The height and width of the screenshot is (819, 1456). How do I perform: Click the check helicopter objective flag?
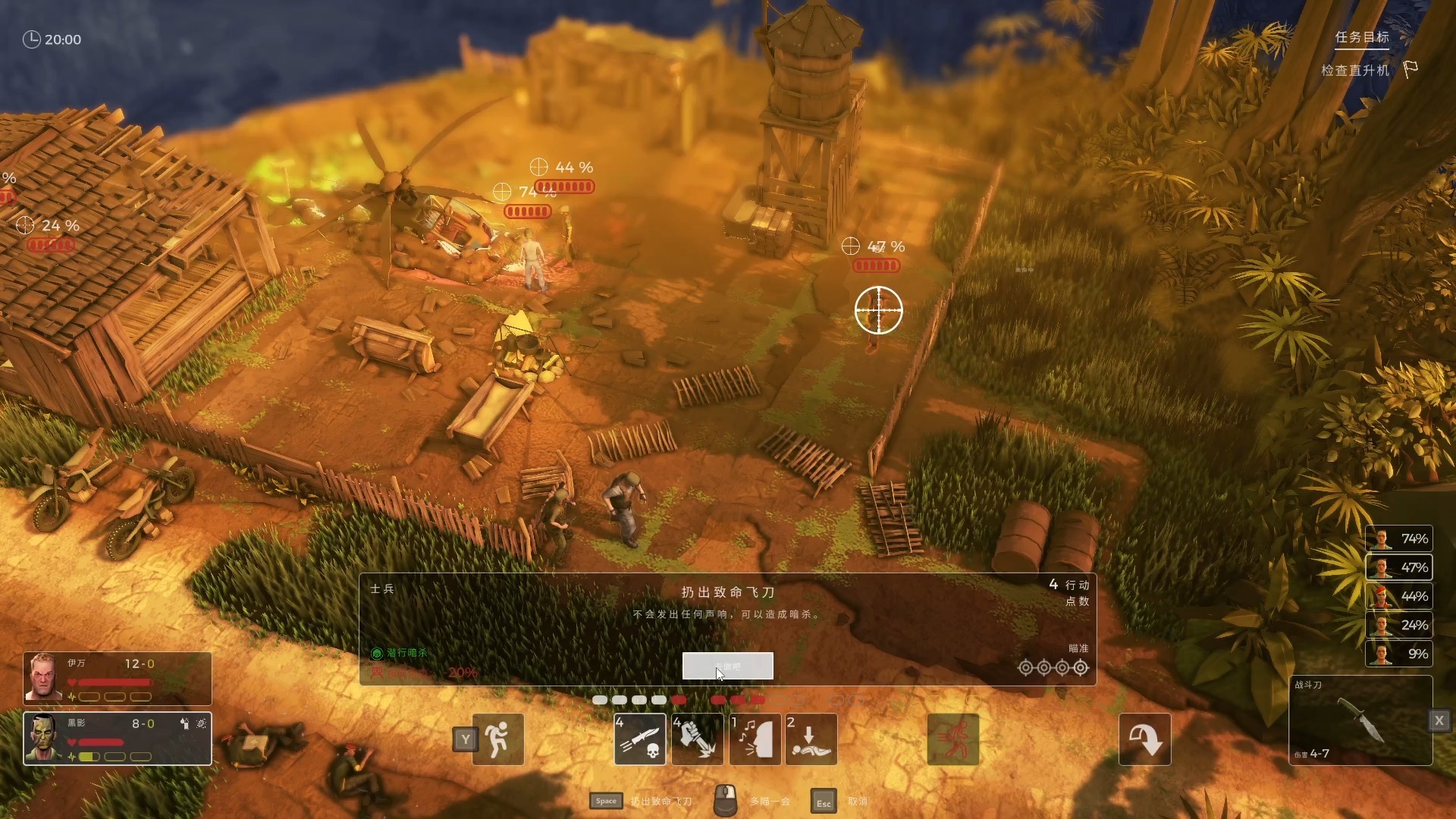tap(1410, 70)
